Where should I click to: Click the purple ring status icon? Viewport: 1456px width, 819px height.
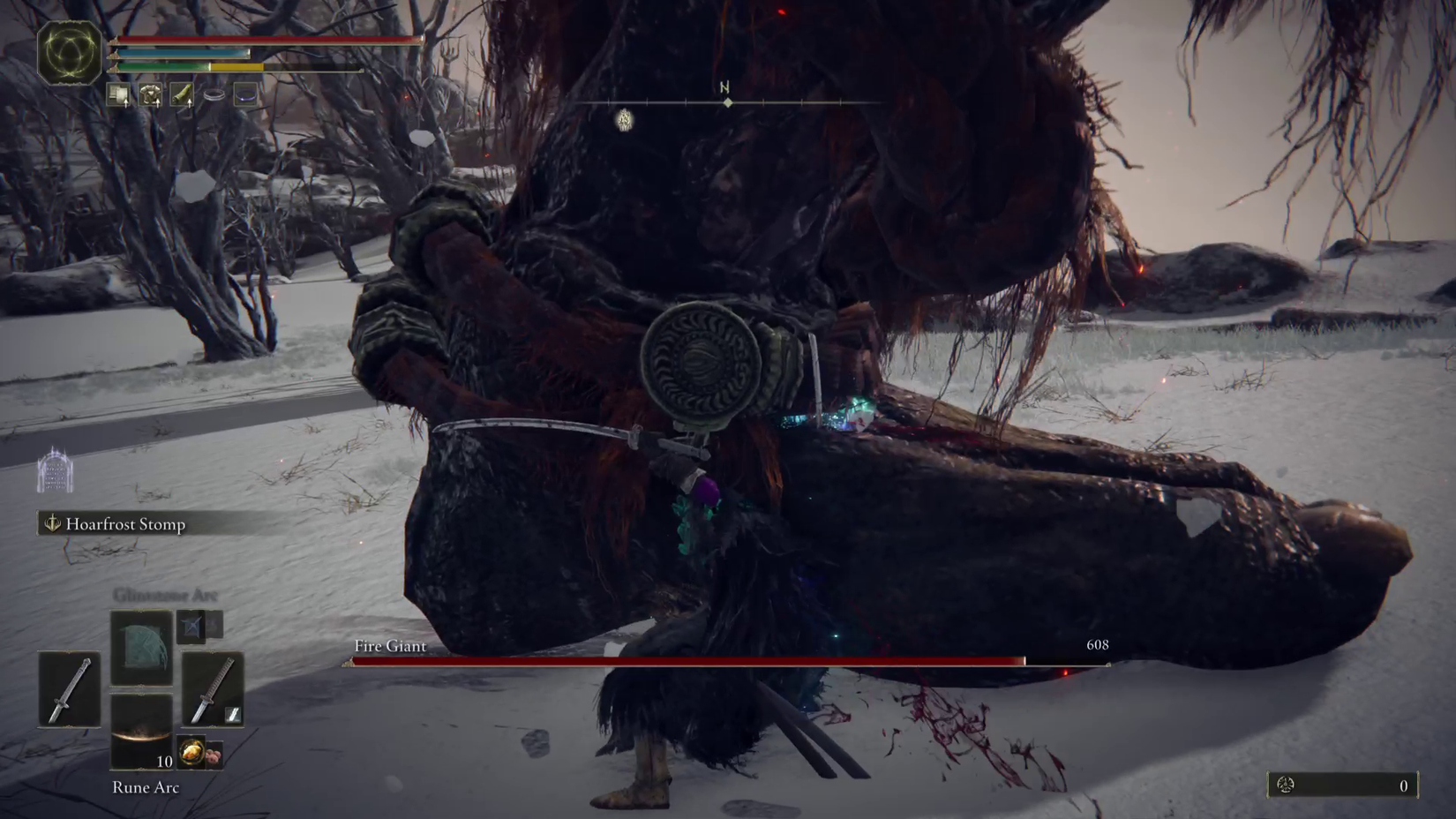tap(246, 95)
